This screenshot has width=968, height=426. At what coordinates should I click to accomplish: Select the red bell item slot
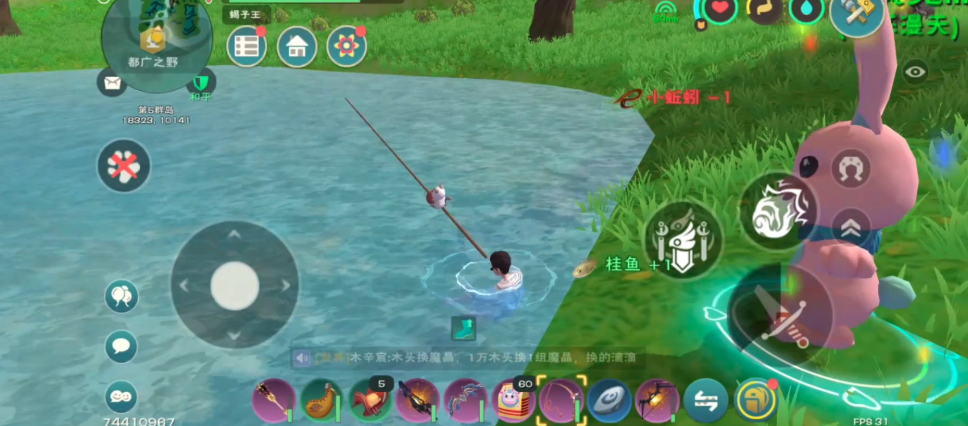point(369,400)
